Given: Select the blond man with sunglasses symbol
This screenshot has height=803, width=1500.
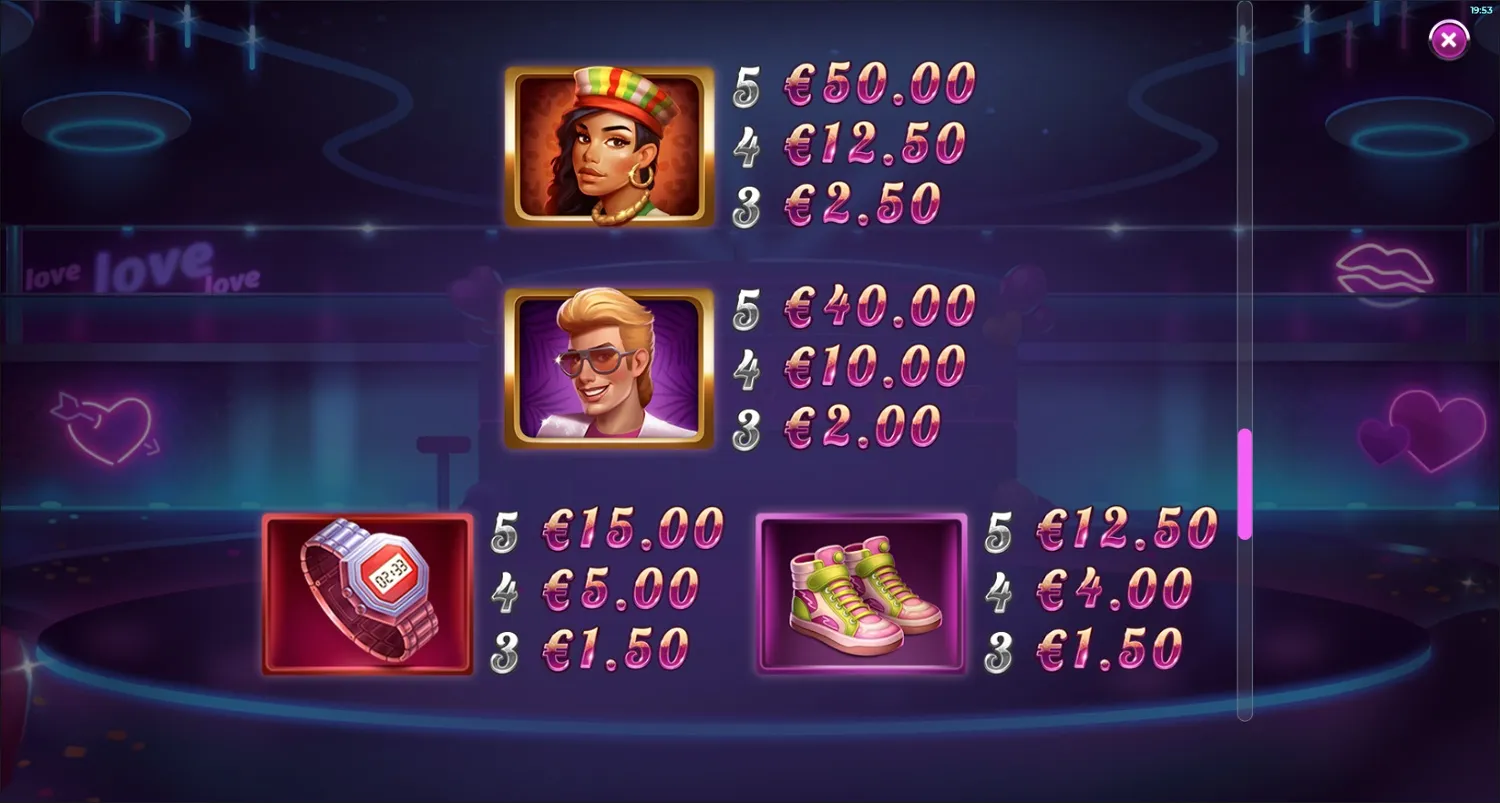Looking at the screenshot, I should (x=610, y=370).
